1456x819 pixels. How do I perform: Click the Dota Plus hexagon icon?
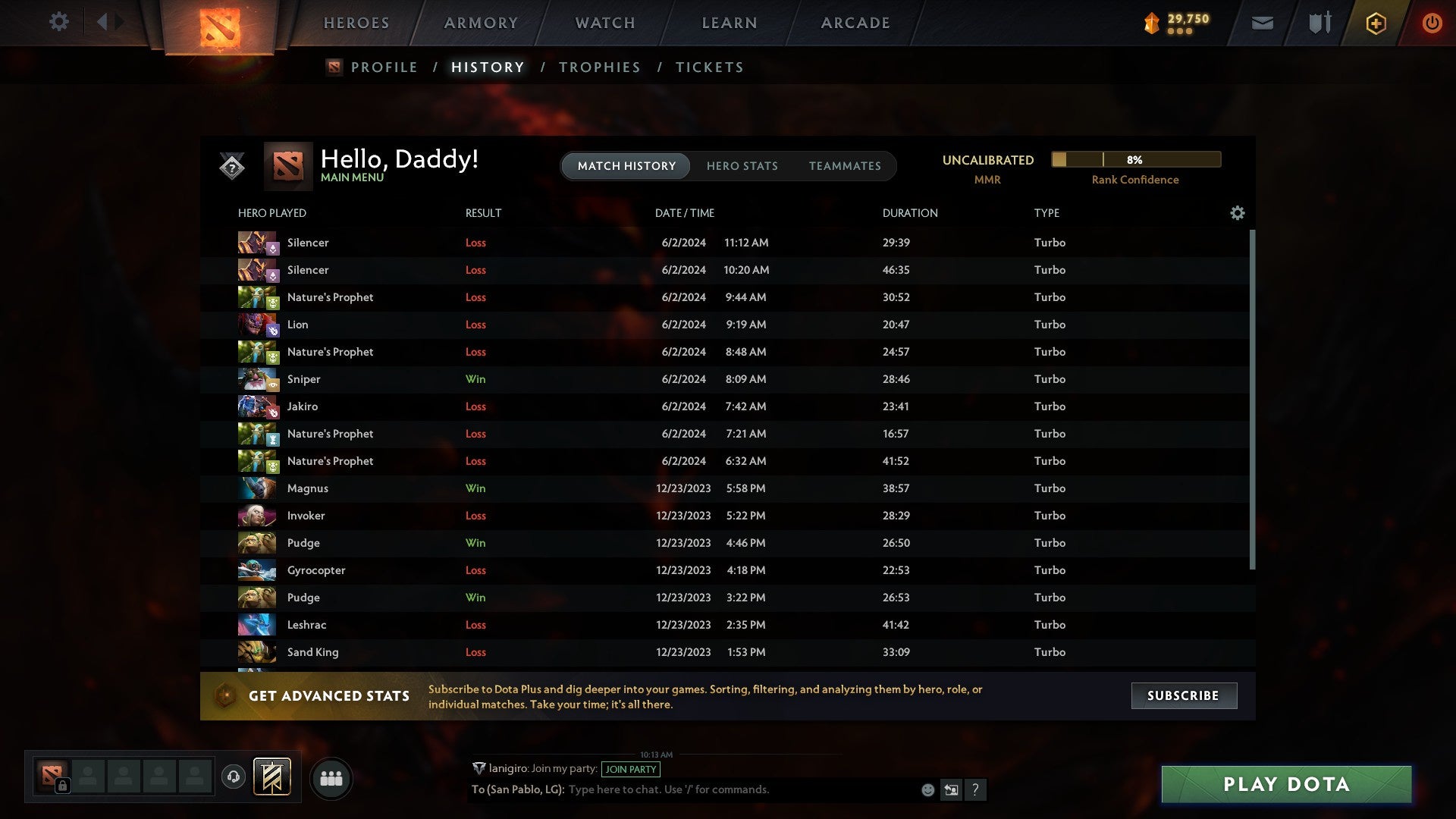pyautogui.click(x=1376, y=23)
